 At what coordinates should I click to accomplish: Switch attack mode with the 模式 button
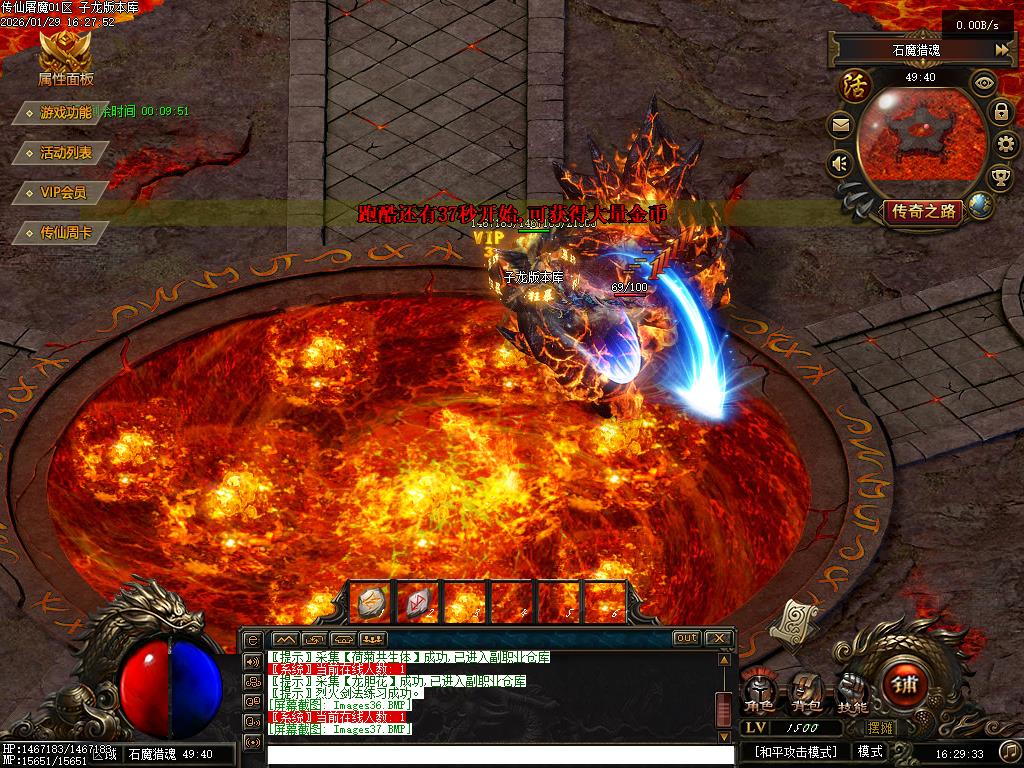point(870,751)
